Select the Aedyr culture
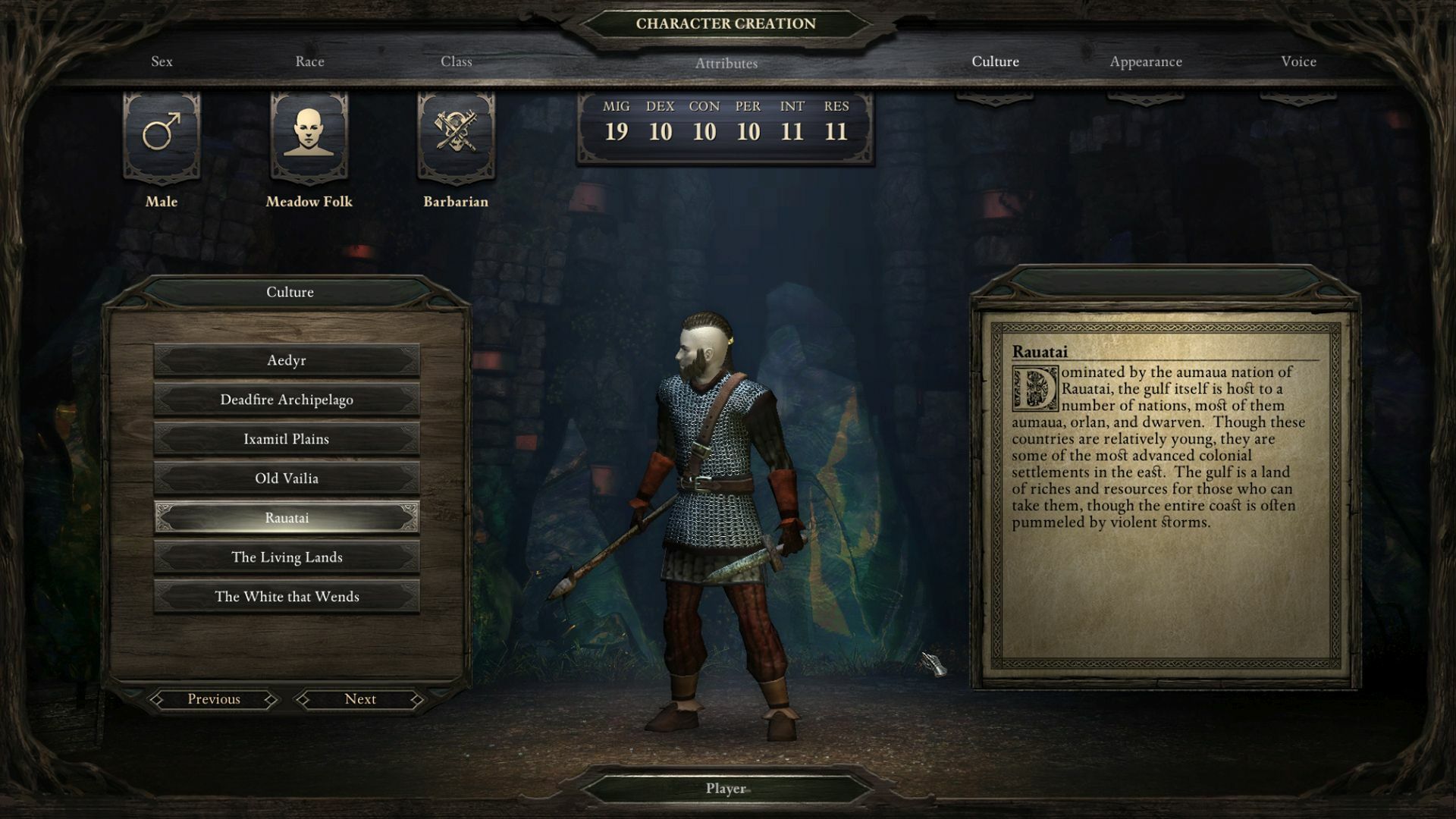Viewport: 1456px width, 819px height. tap(287, 360)
